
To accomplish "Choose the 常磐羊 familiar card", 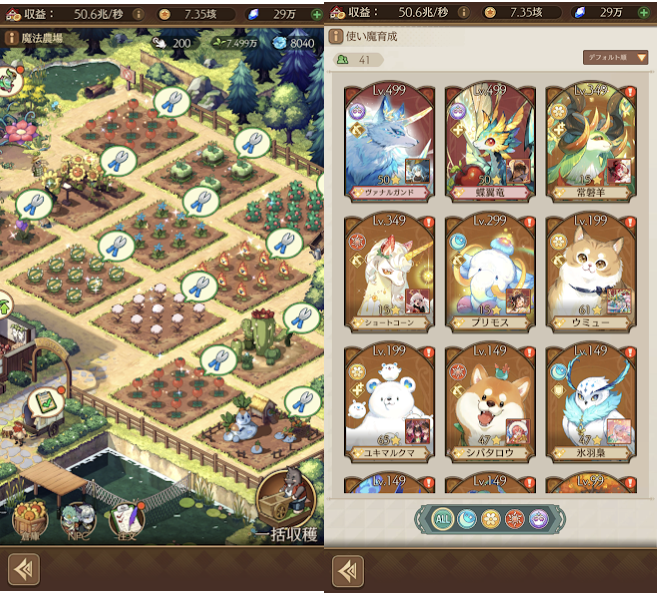I will point(591,144).
